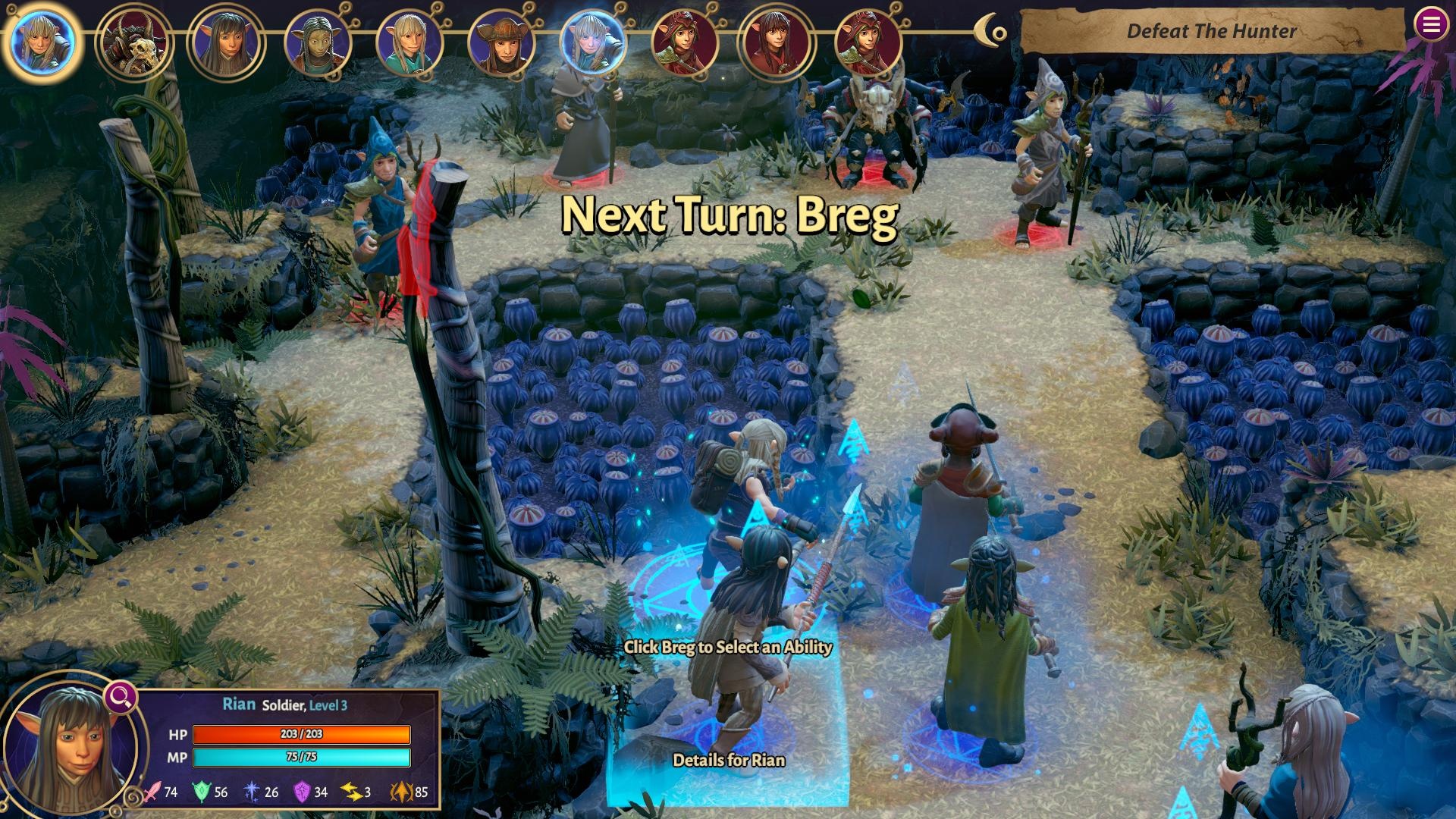
Task: Click Rian's dark-haired portrait in the turn order
Action: (226, 42)
